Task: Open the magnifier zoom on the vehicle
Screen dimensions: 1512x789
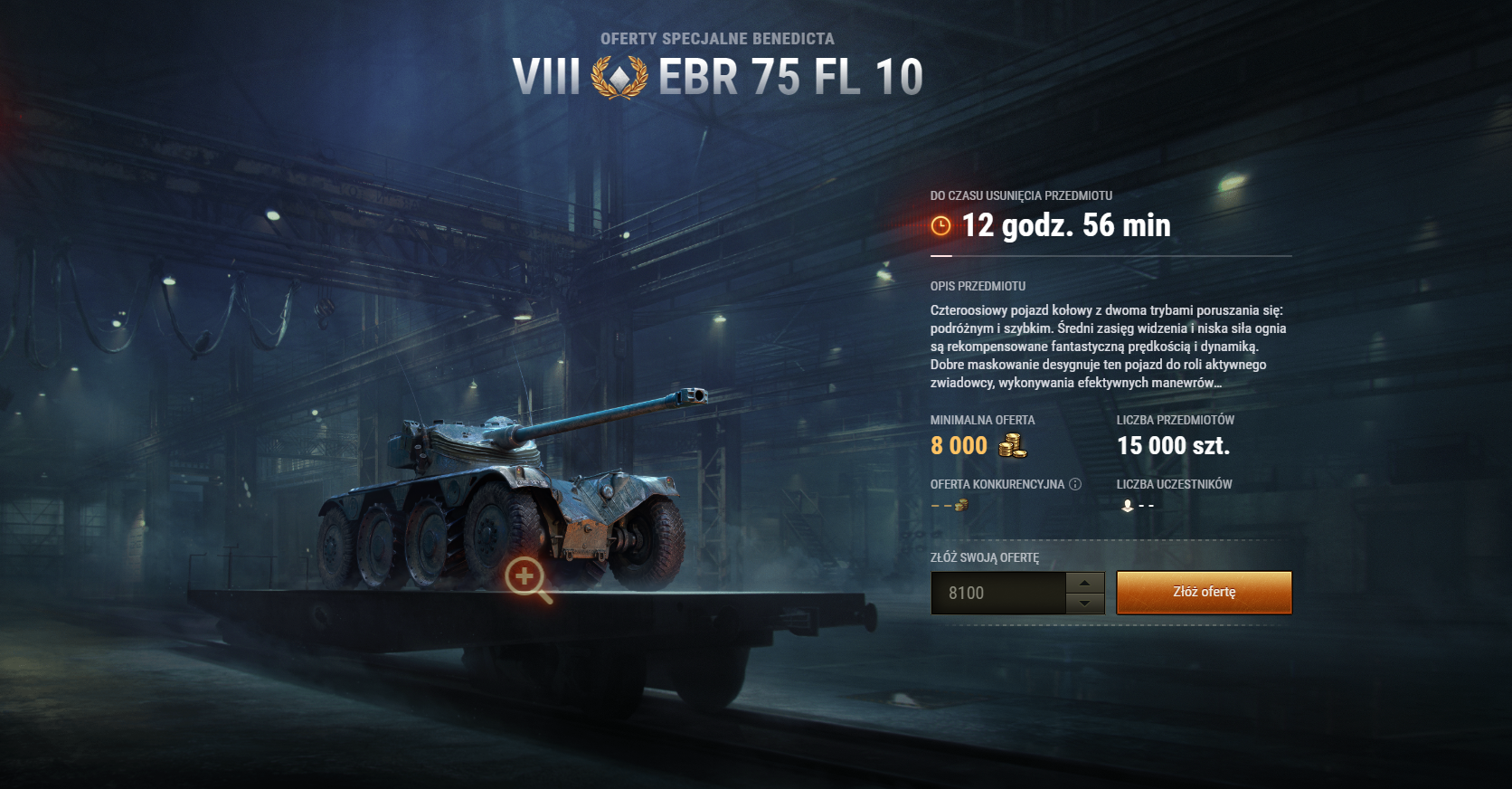Action: click(x=526, y=576)
